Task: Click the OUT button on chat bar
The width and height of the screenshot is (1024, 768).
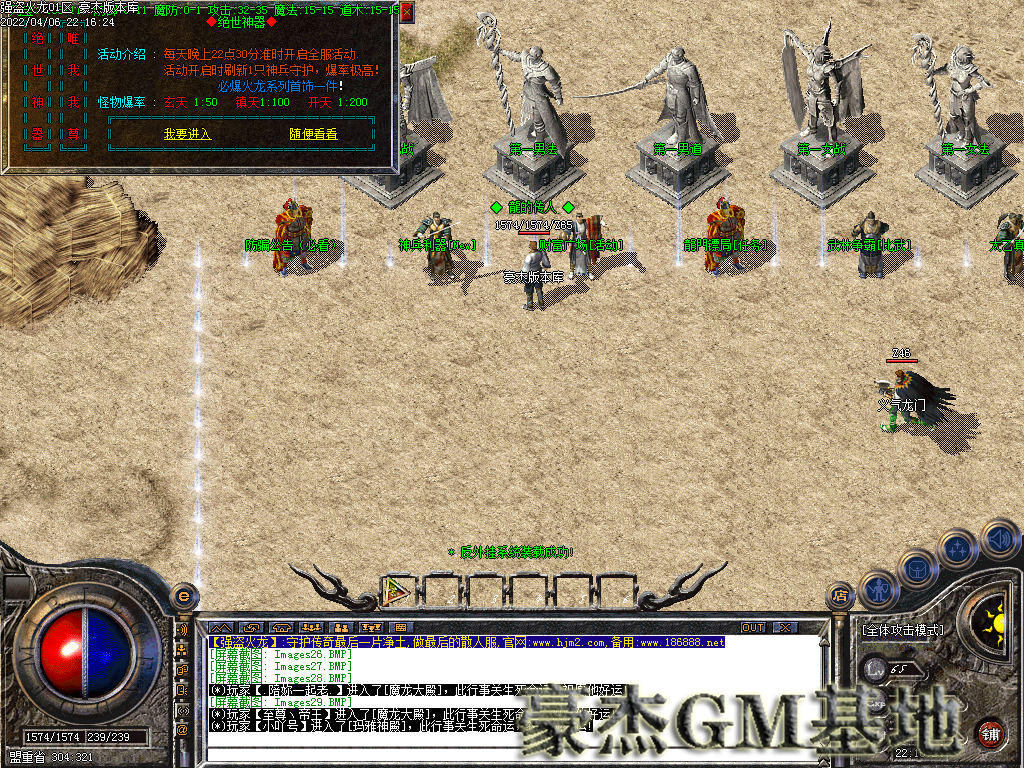Action: pos(752,627)
